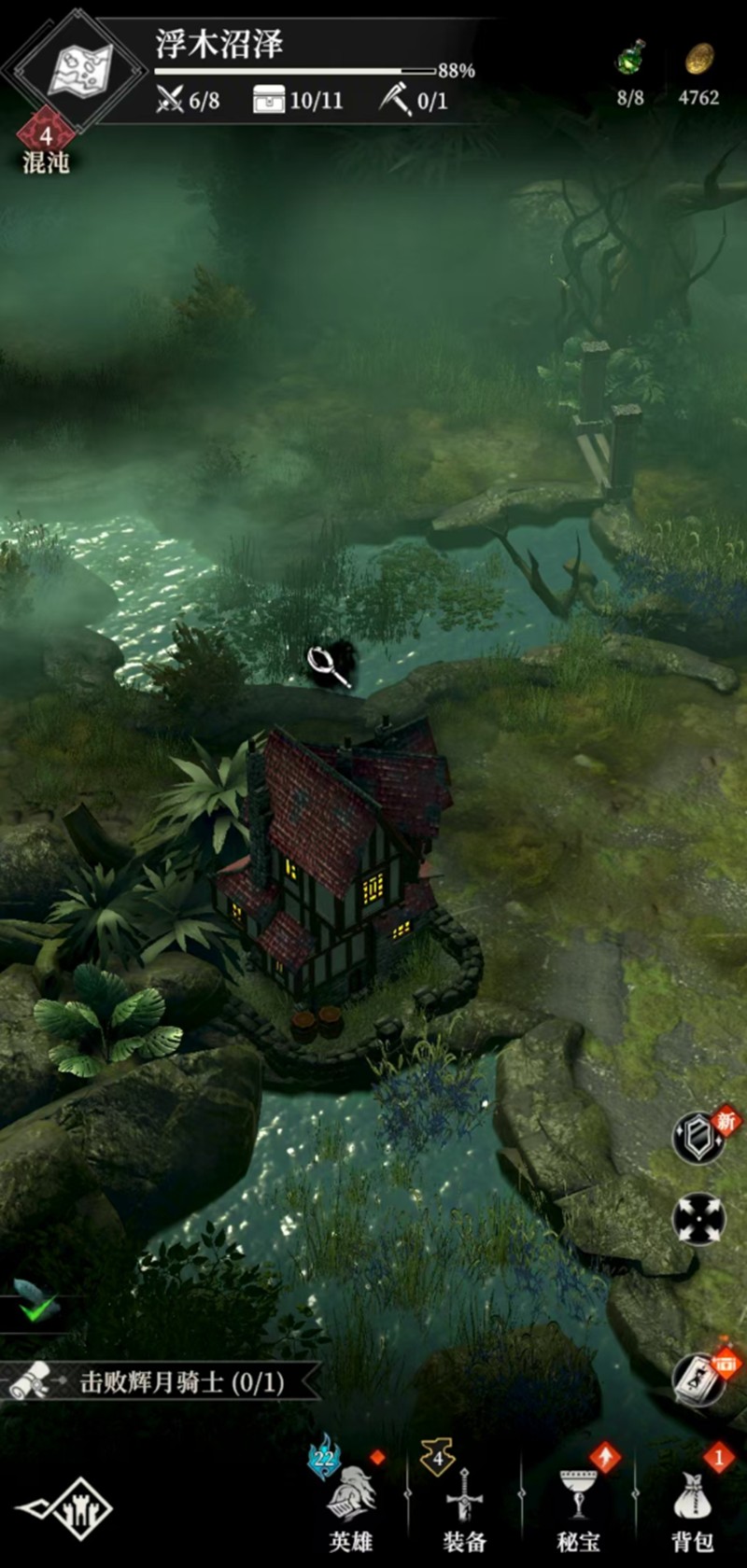Image resolution: width=747 pixels, height=1568 pixels.
Task: Tap the level 4 chaos difficulty badge
Action: coord(45,136)
